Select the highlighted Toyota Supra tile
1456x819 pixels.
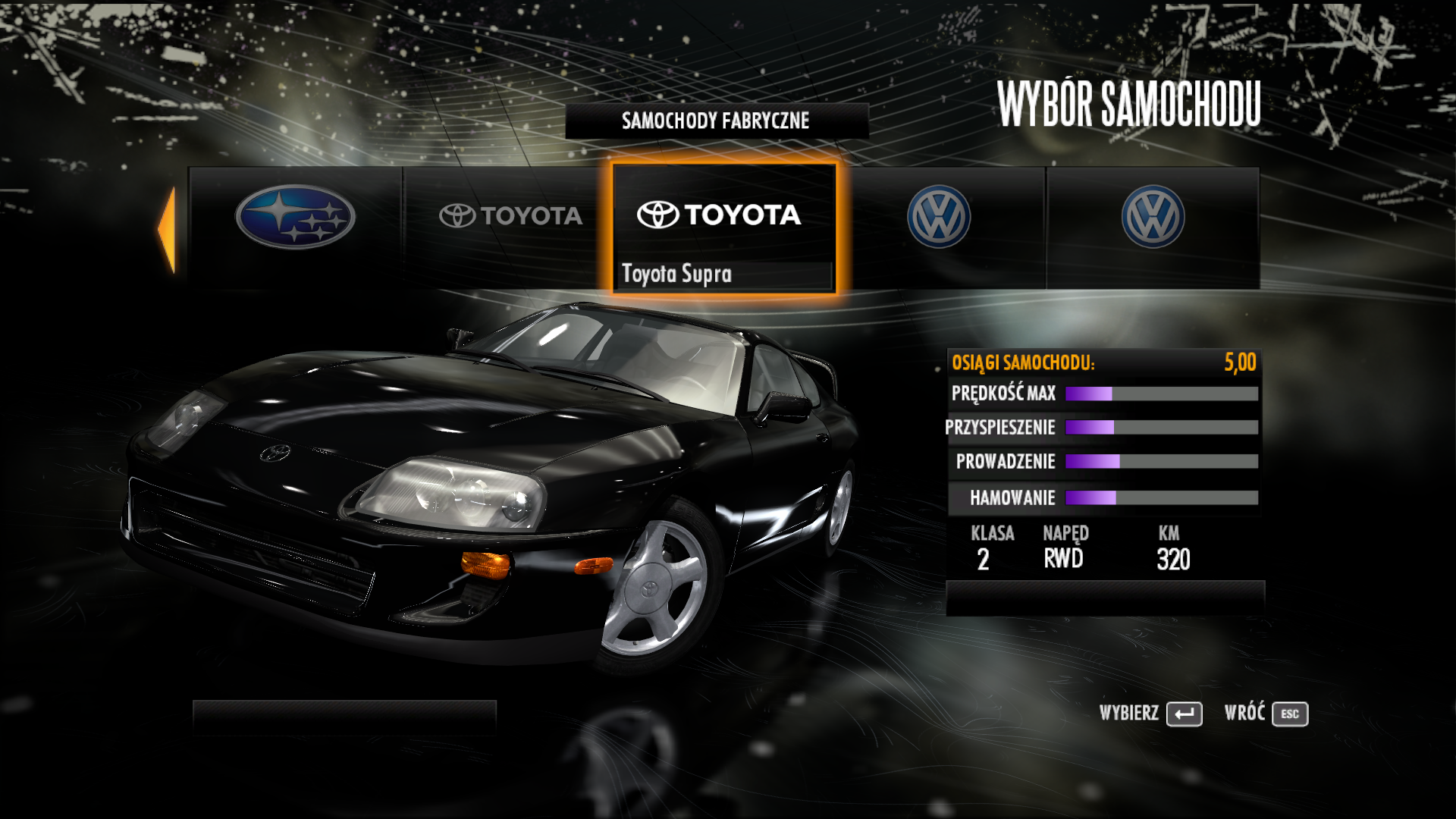tap(724, 227)
